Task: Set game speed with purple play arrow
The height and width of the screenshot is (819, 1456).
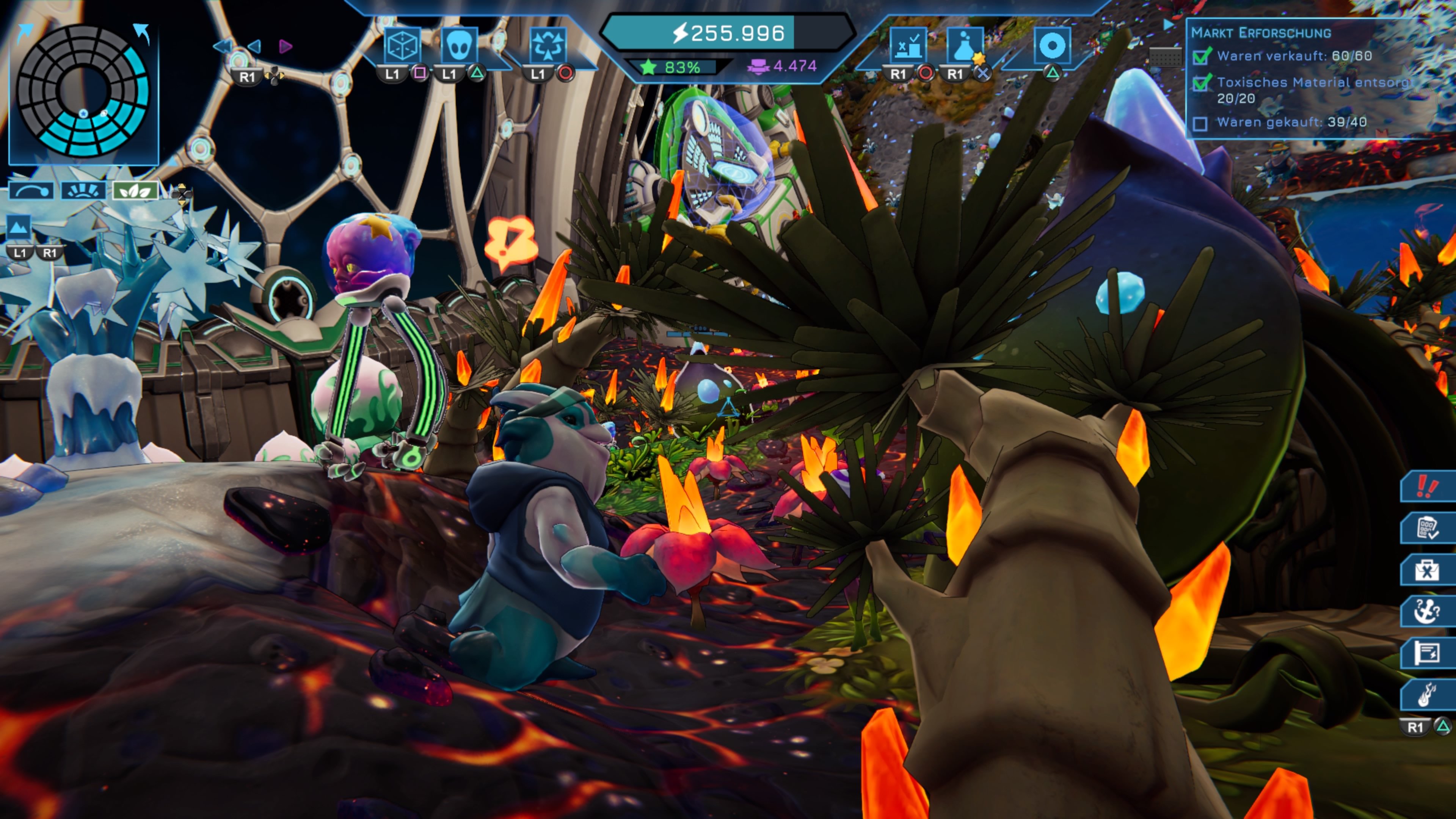Action: click(286, 46)
